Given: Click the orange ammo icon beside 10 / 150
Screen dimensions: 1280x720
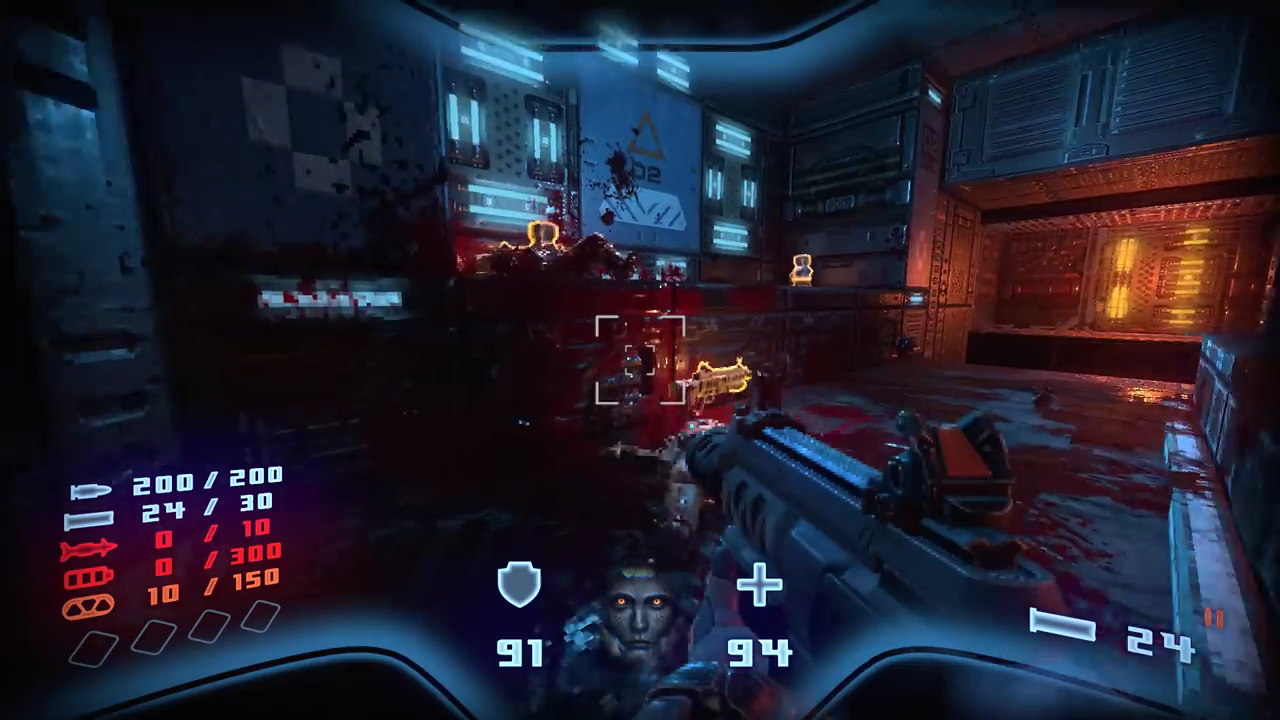Looking at the screenshot, I should click(x=89, y=606).
